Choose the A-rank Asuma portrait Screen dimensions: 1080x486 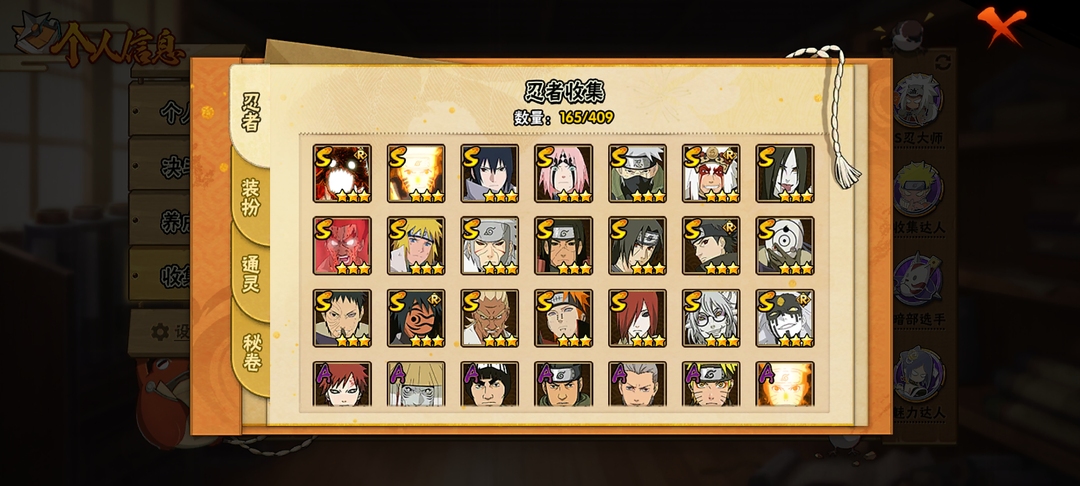(563, 384)
